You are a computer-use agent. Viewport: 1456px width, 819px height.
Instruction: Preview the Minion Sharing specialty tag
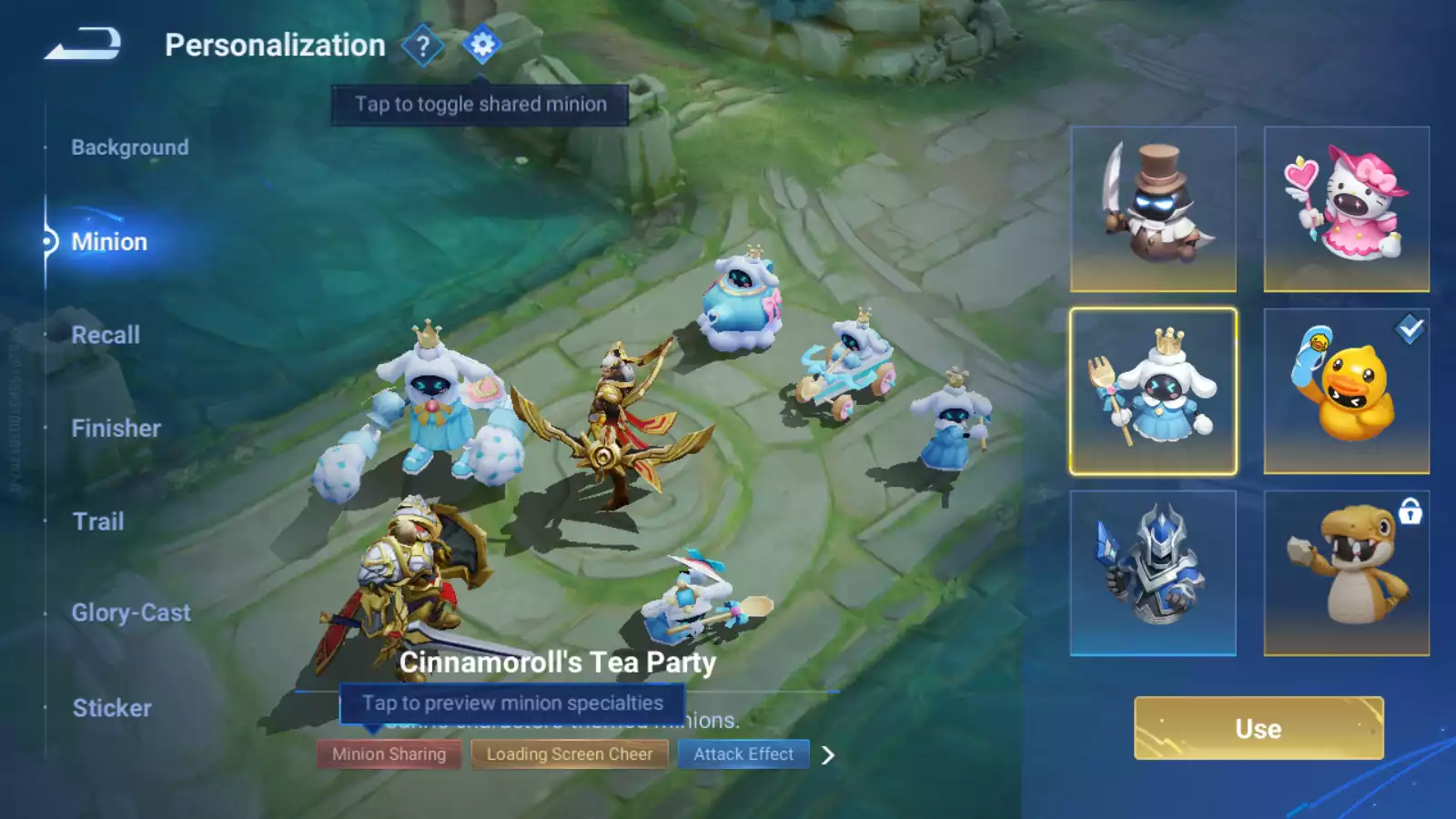click(x=389, y=754)
